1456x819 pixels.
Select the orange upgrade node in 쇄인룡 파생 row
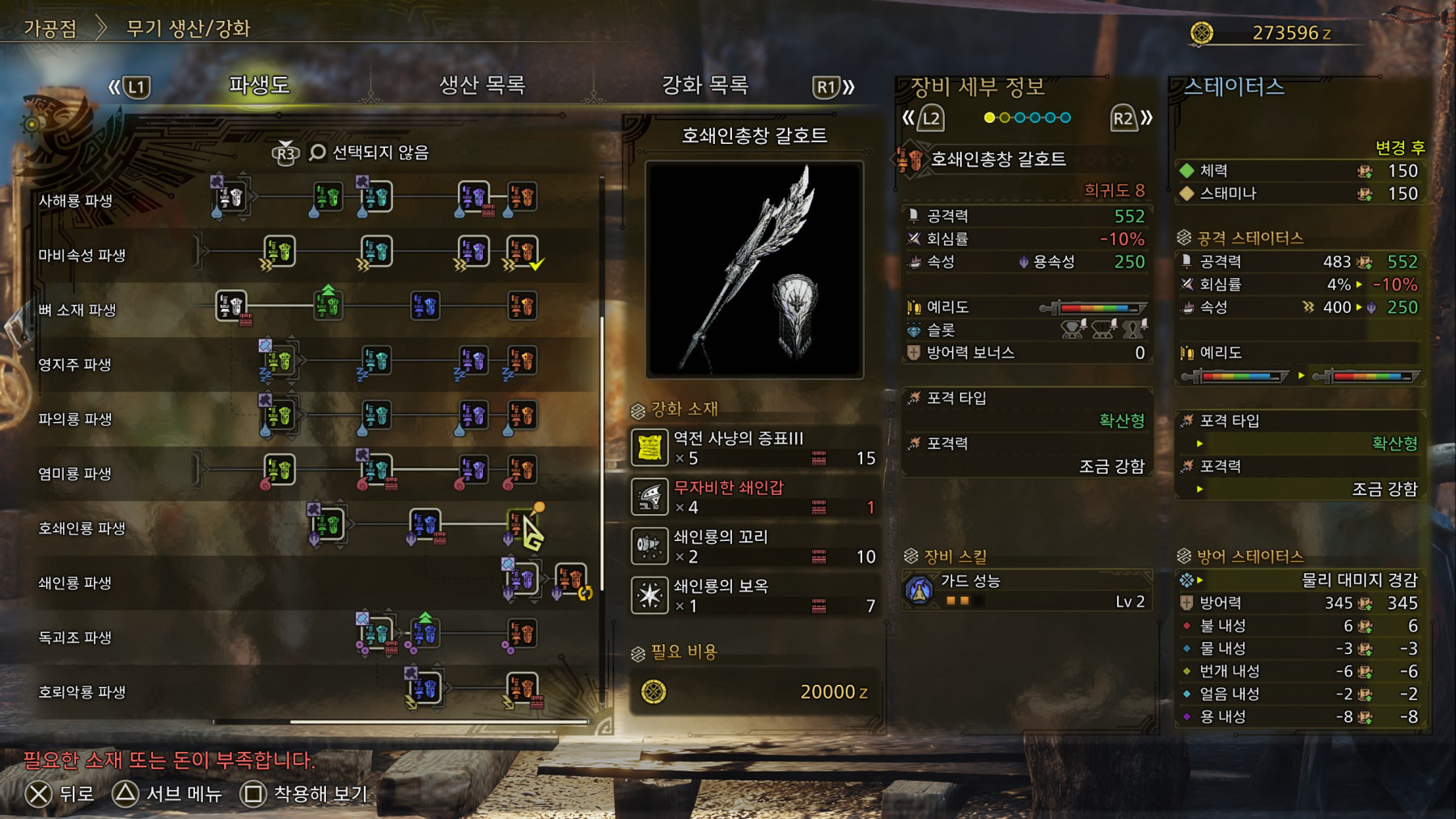[571, 580]
